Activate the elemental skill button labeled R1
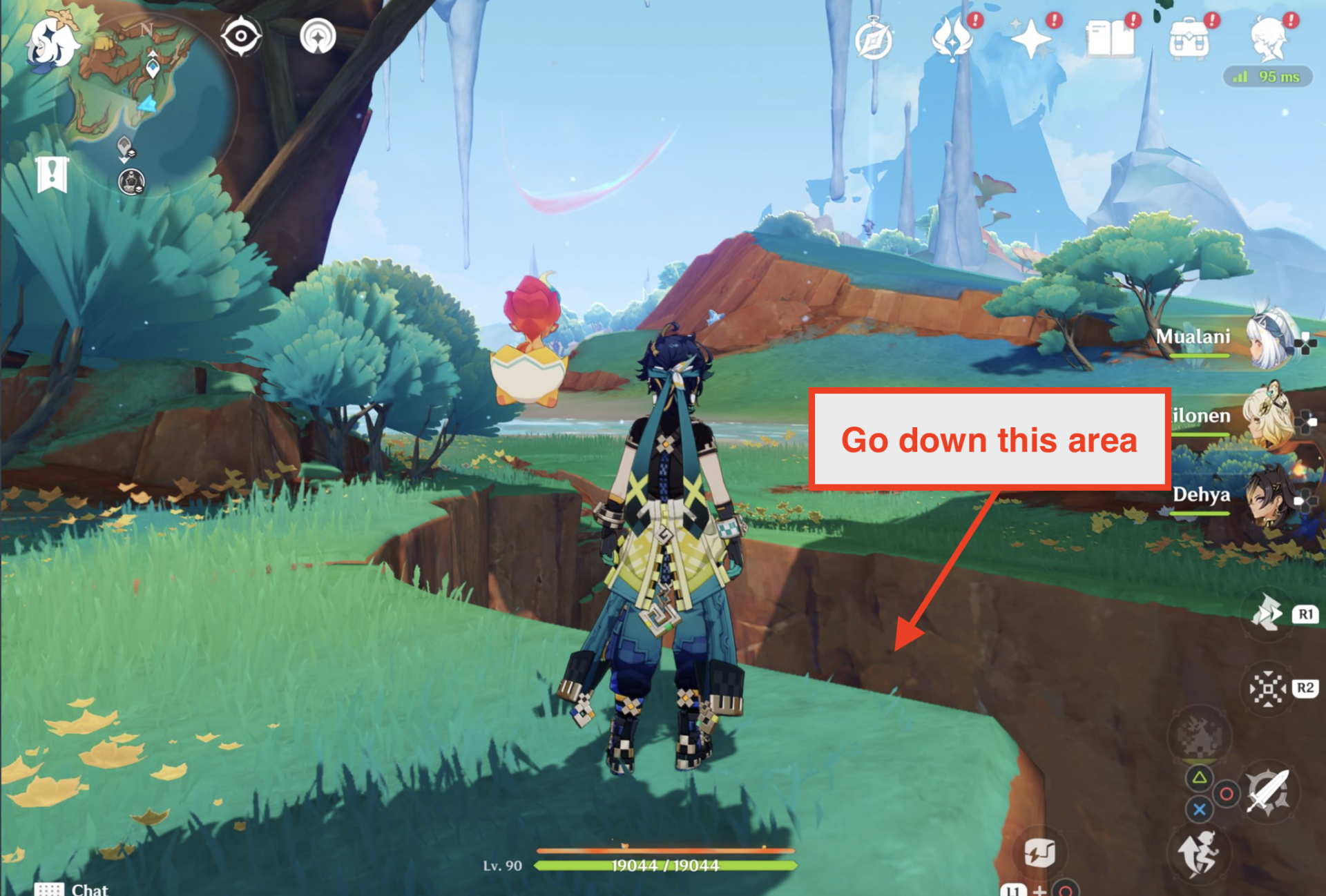 (x=1268, y=613)
